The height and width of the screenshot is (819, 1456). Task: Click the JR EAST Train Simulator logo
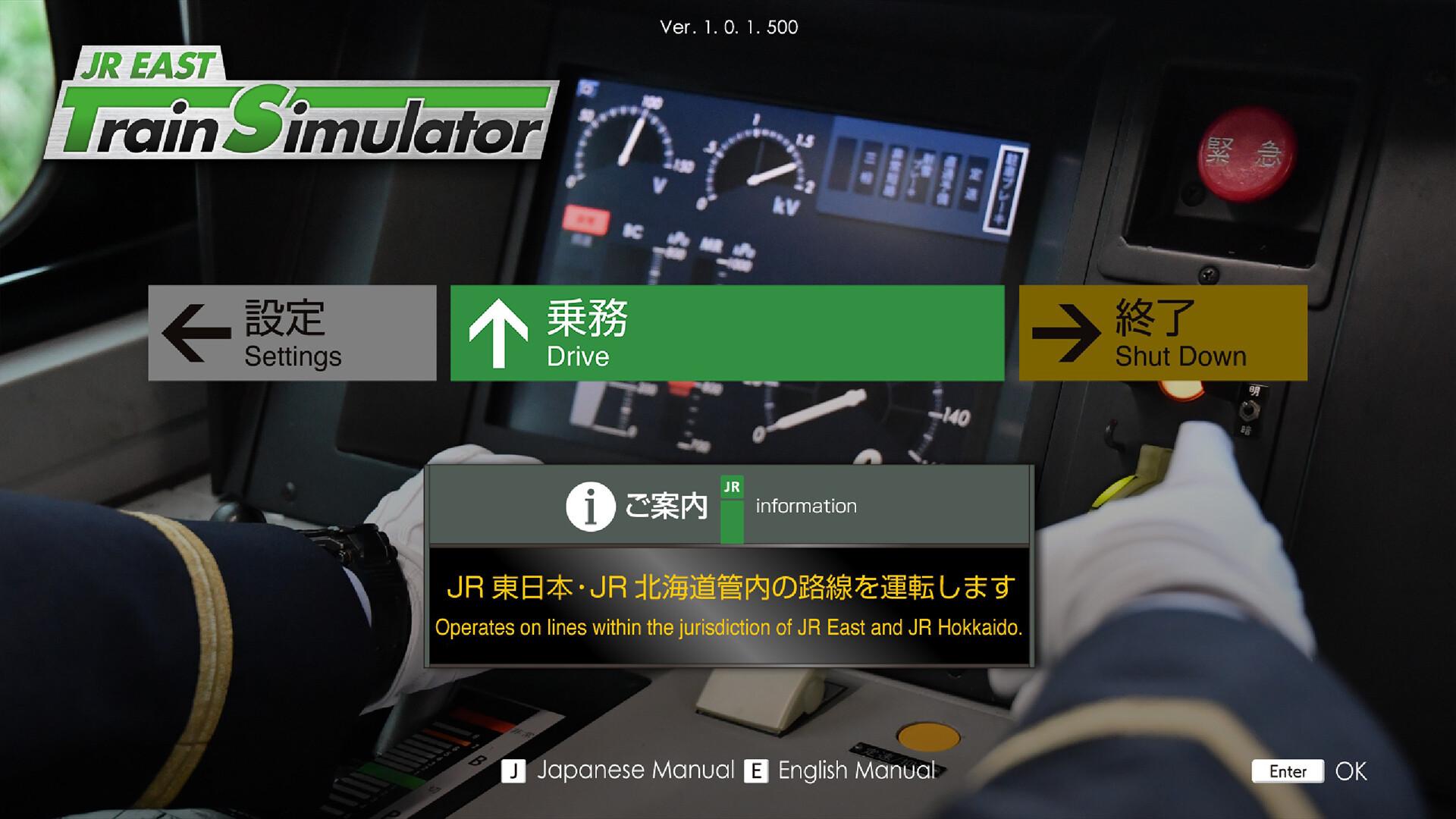[303, 110]
